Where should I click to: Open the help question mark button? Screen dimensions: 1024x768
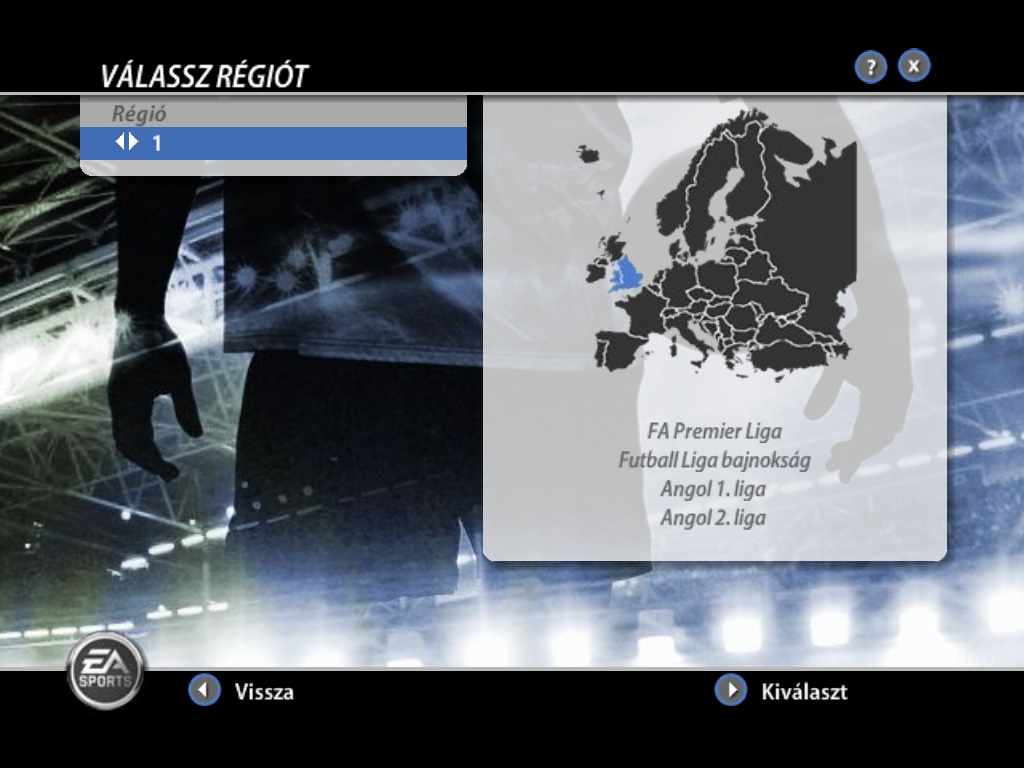tap(871, 67)
